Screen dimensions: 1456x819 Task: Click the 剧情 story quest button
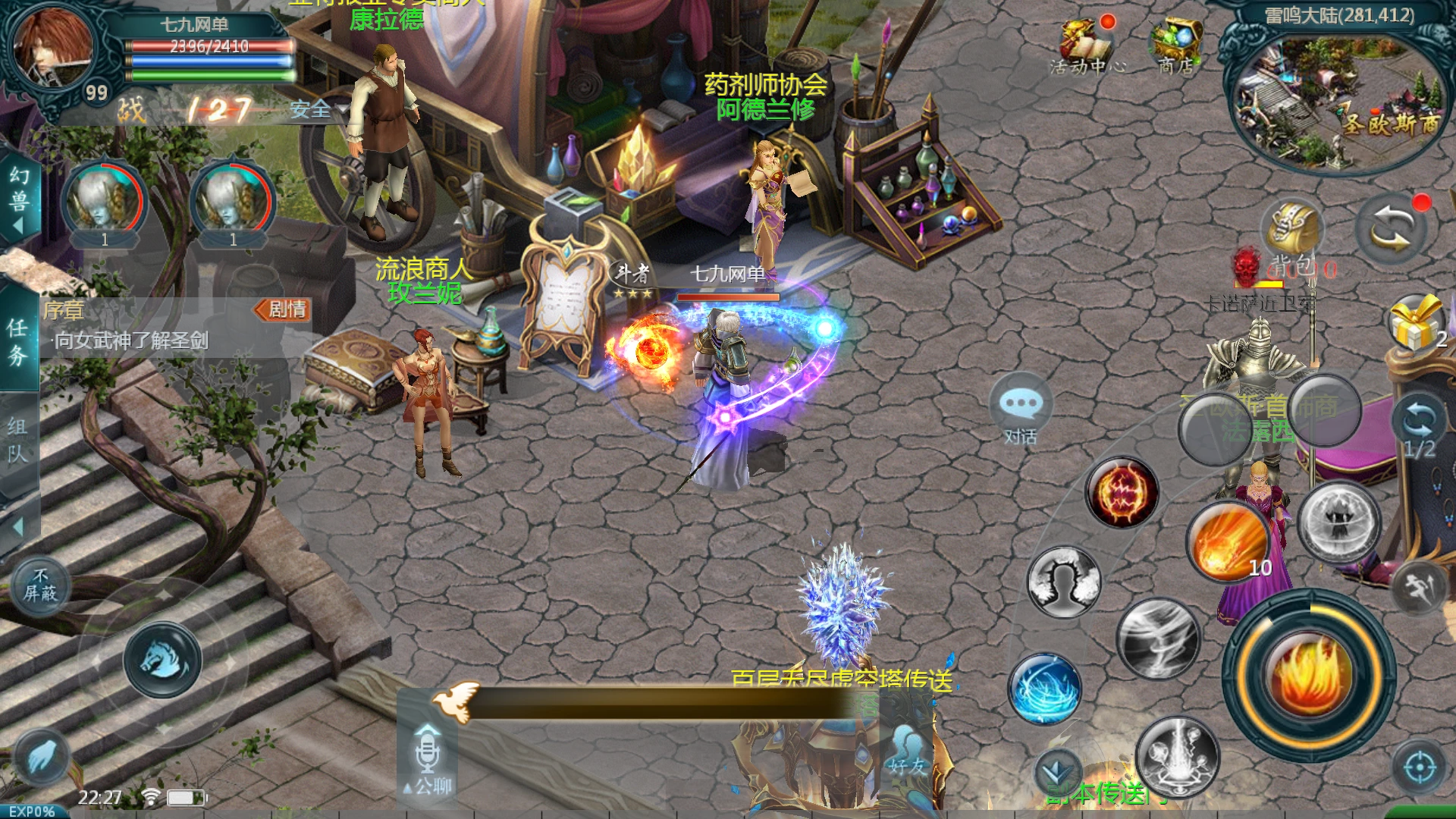click(x=283, y=309)
